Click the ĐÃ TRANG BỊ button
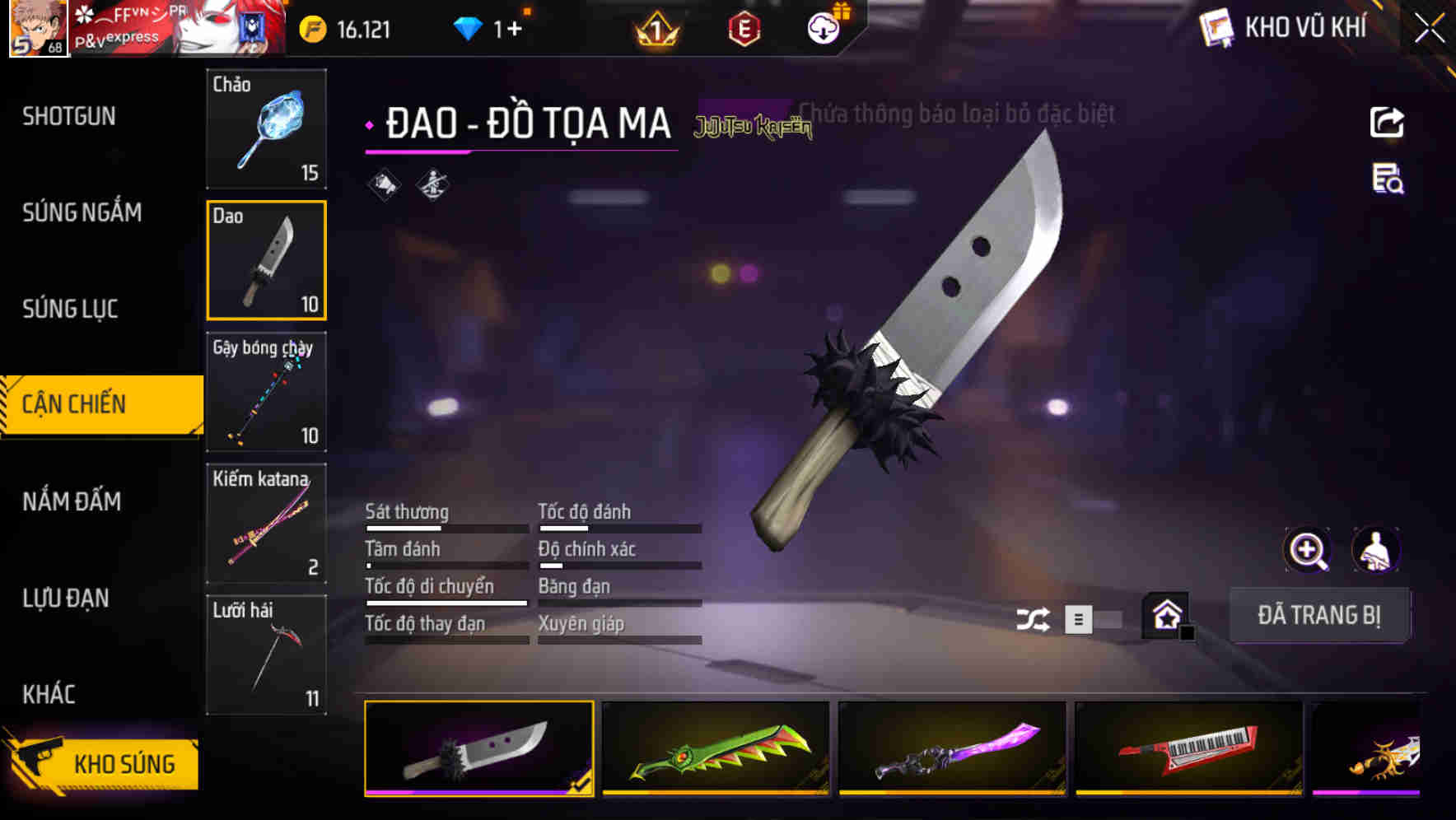Image resolution: width=1456 pixels, height=820 pixels. [x=1319, y=616]
